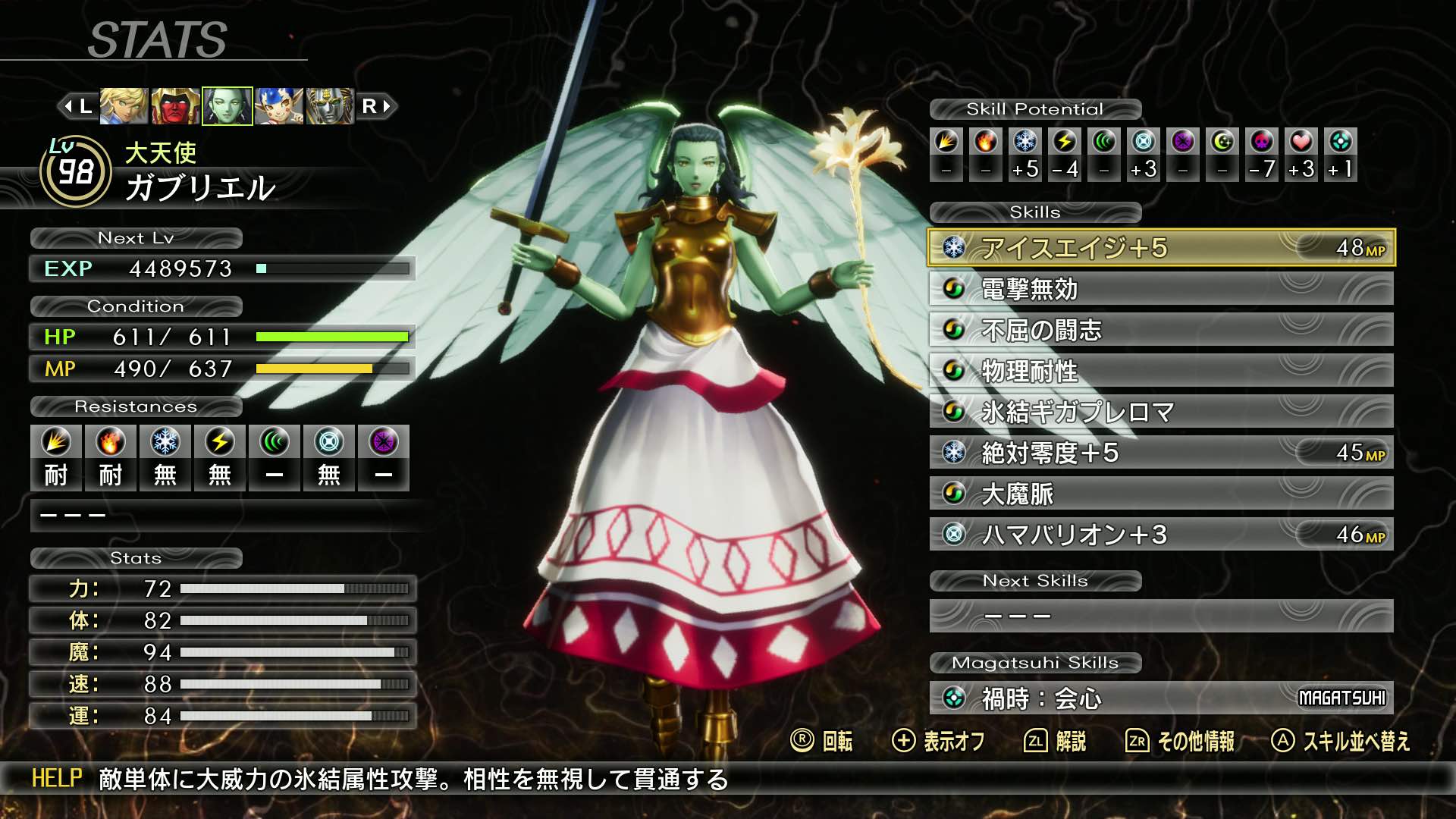This screenshot has height=819, width=1456.
Task: Switch to the blue-haired demon portrait
Action: click(x=279, y=106)
